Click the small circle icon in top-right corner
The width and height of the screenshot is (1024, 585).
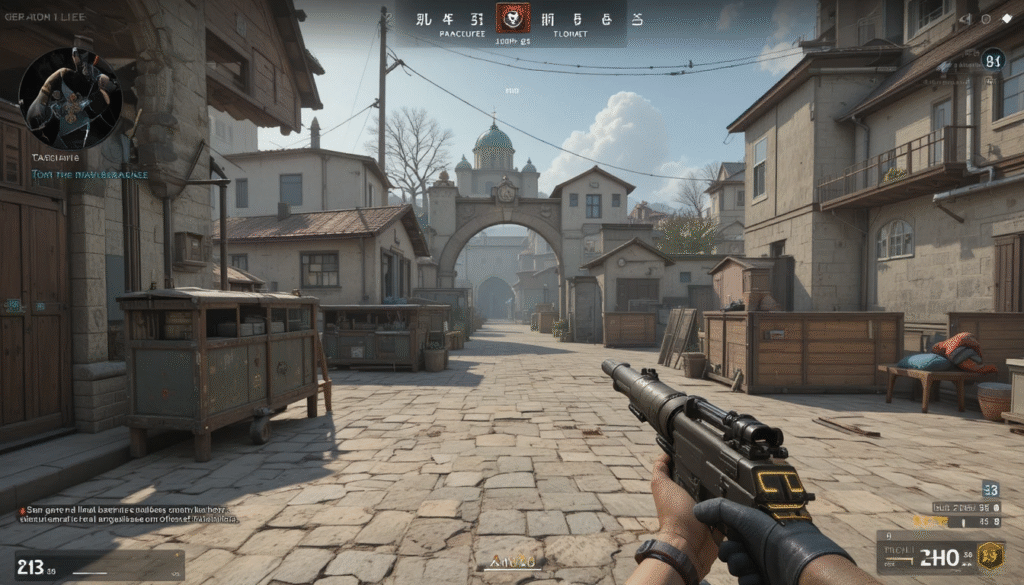[x=986, y=19]
